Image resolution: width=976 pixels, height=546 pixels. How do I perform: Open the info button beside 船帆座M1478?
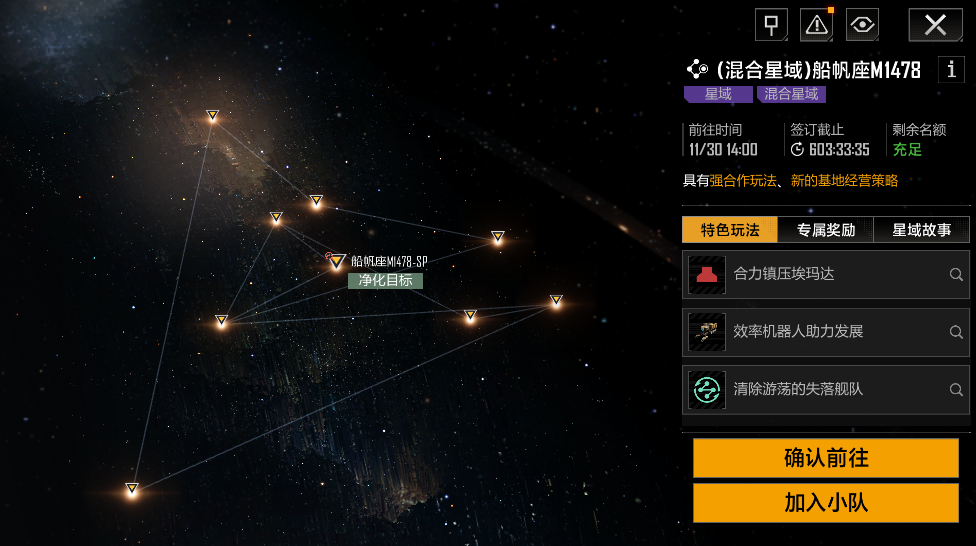950,70
